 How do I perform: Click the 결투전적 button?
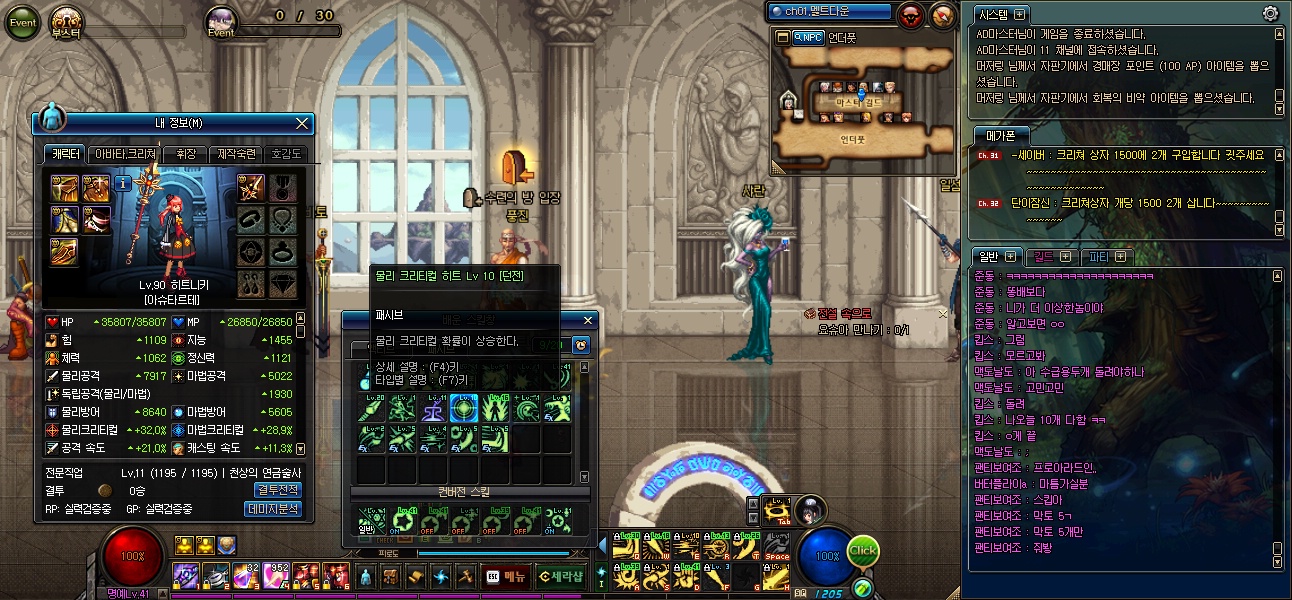pos(277,490)
